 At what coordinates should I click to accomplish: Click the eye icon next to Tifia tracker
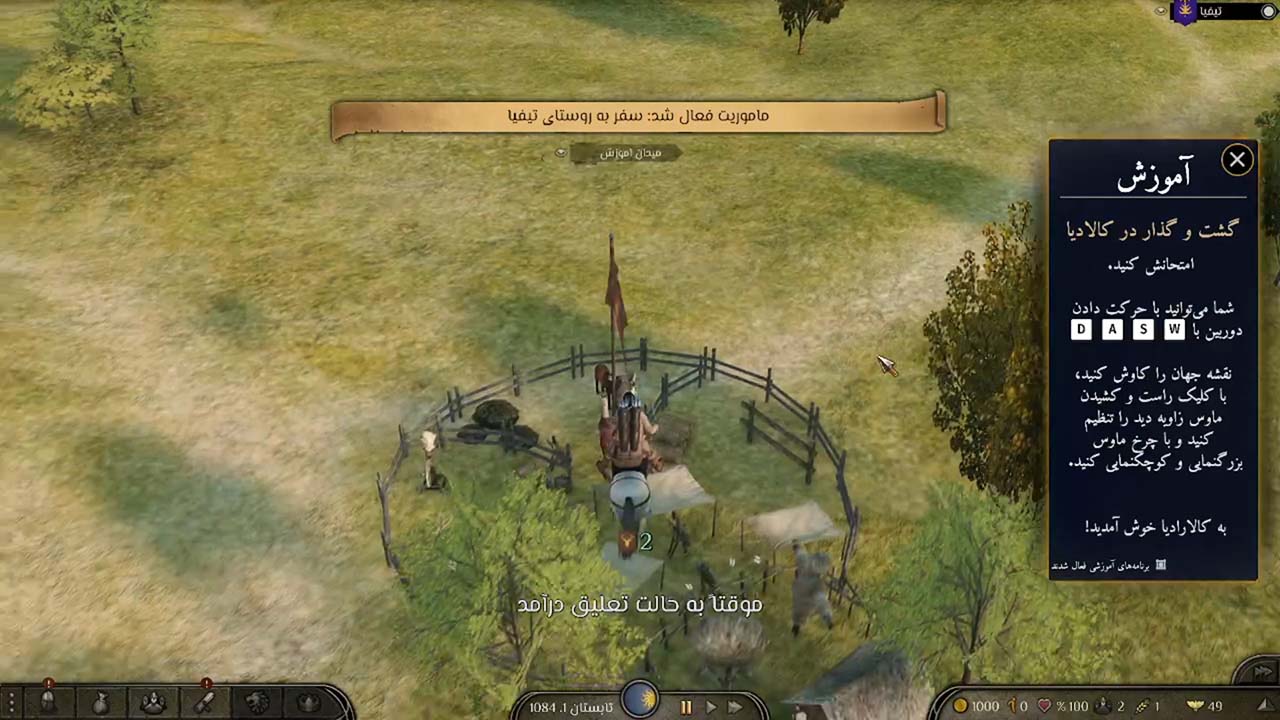point(1161,11)
